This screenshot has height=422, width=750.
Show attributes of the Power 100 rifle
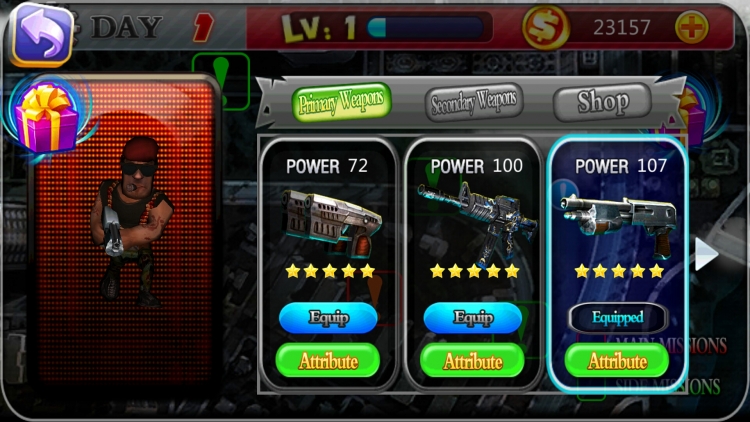473,360
